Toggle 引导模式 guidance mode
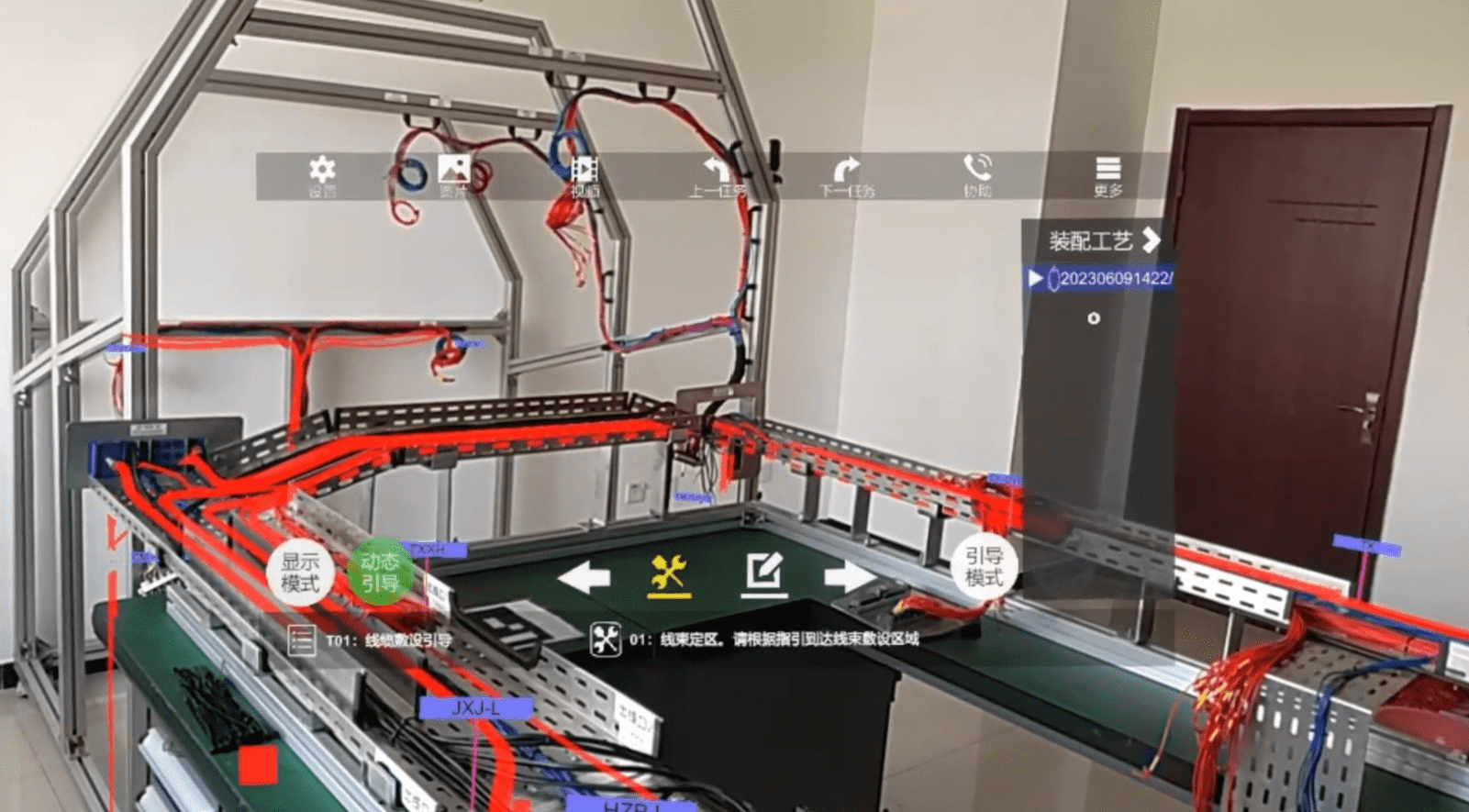1469x812 pixels. tap(983, 569)
